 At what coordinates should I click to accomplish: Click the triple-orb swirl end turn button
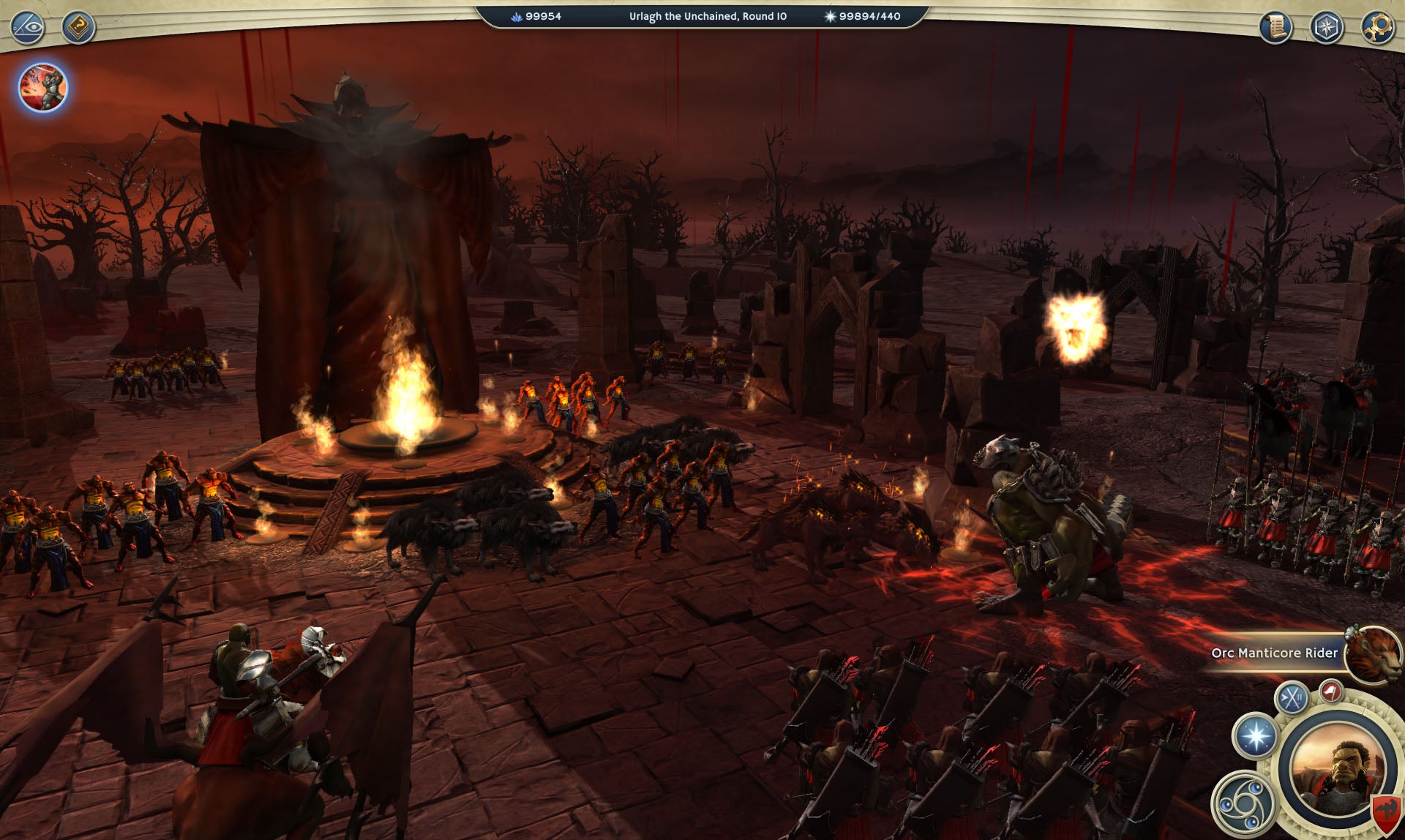(x=1244, y=804)
